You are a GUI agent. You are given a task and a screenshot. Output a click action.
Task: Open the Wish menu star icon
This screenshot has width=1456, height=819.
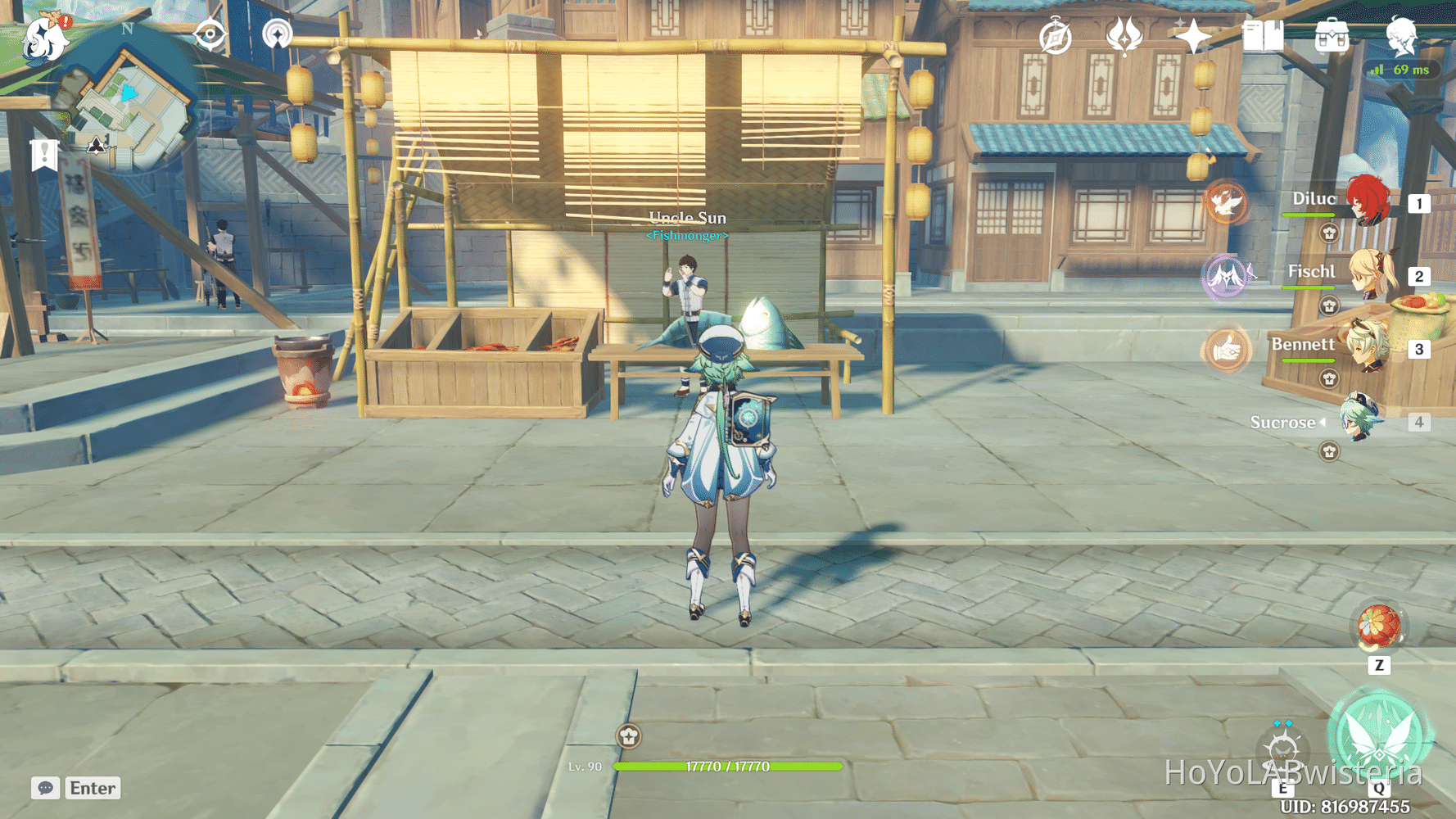coord(1194,36)
